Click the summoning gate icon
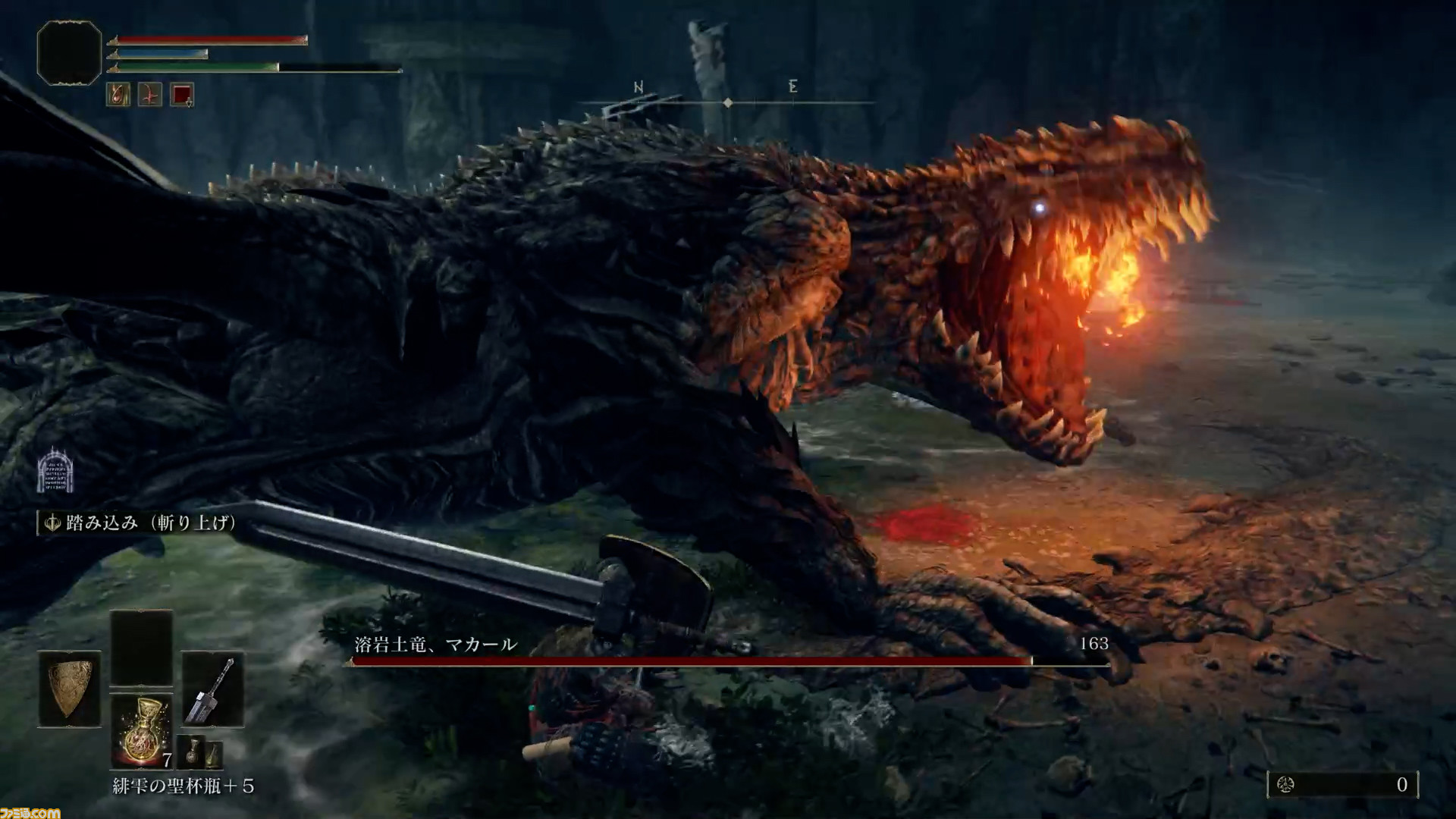 tap(55, 470)
